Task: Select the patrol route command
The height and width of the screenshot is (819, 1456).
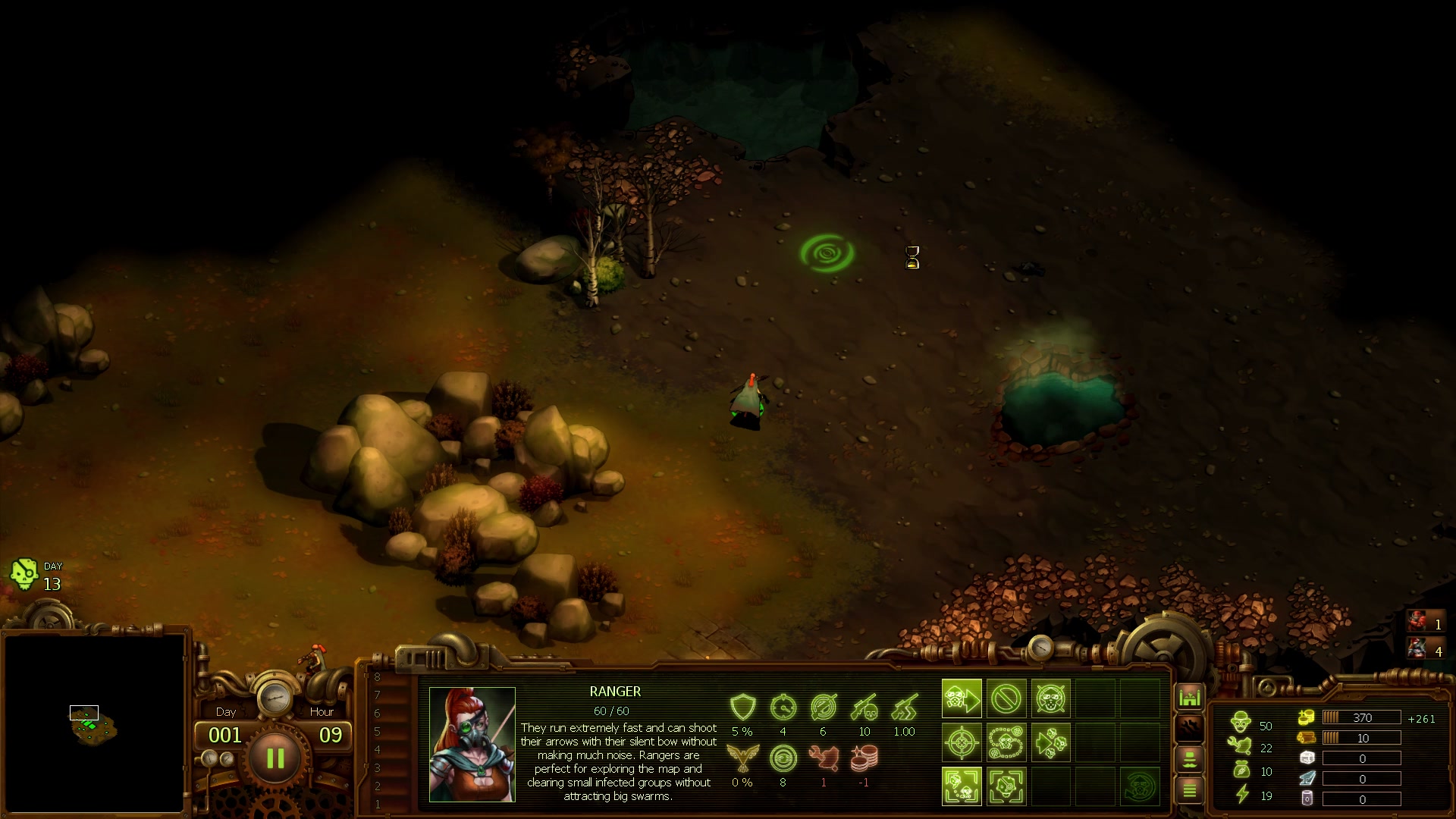Action: [x=1006, y=742]
